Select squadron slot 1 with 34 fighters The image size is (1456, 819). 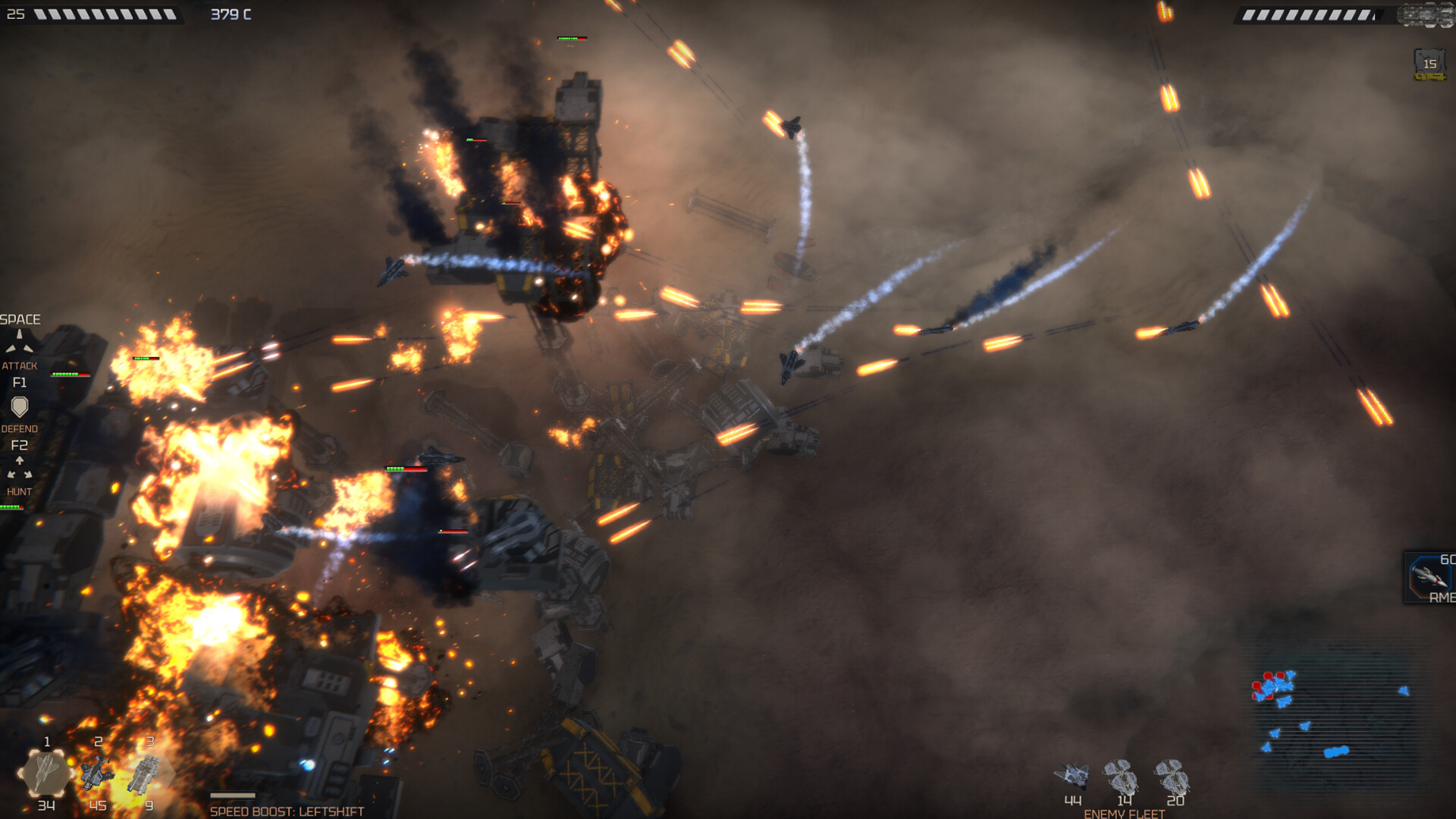[x=45, y=773]
